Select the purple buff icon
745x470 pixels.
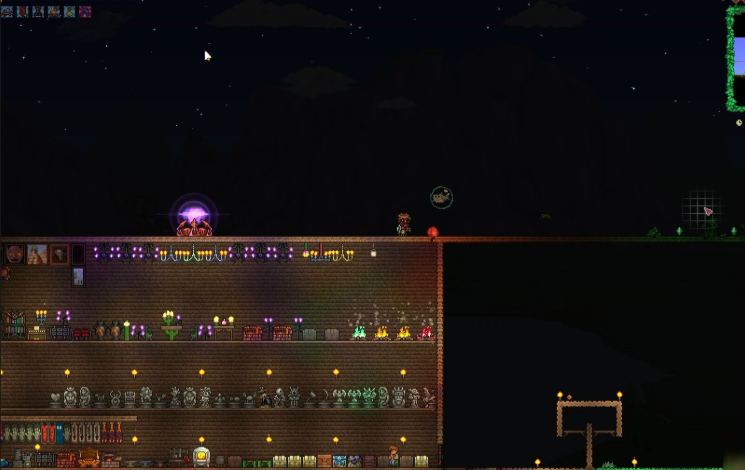[x=85, y=12]
